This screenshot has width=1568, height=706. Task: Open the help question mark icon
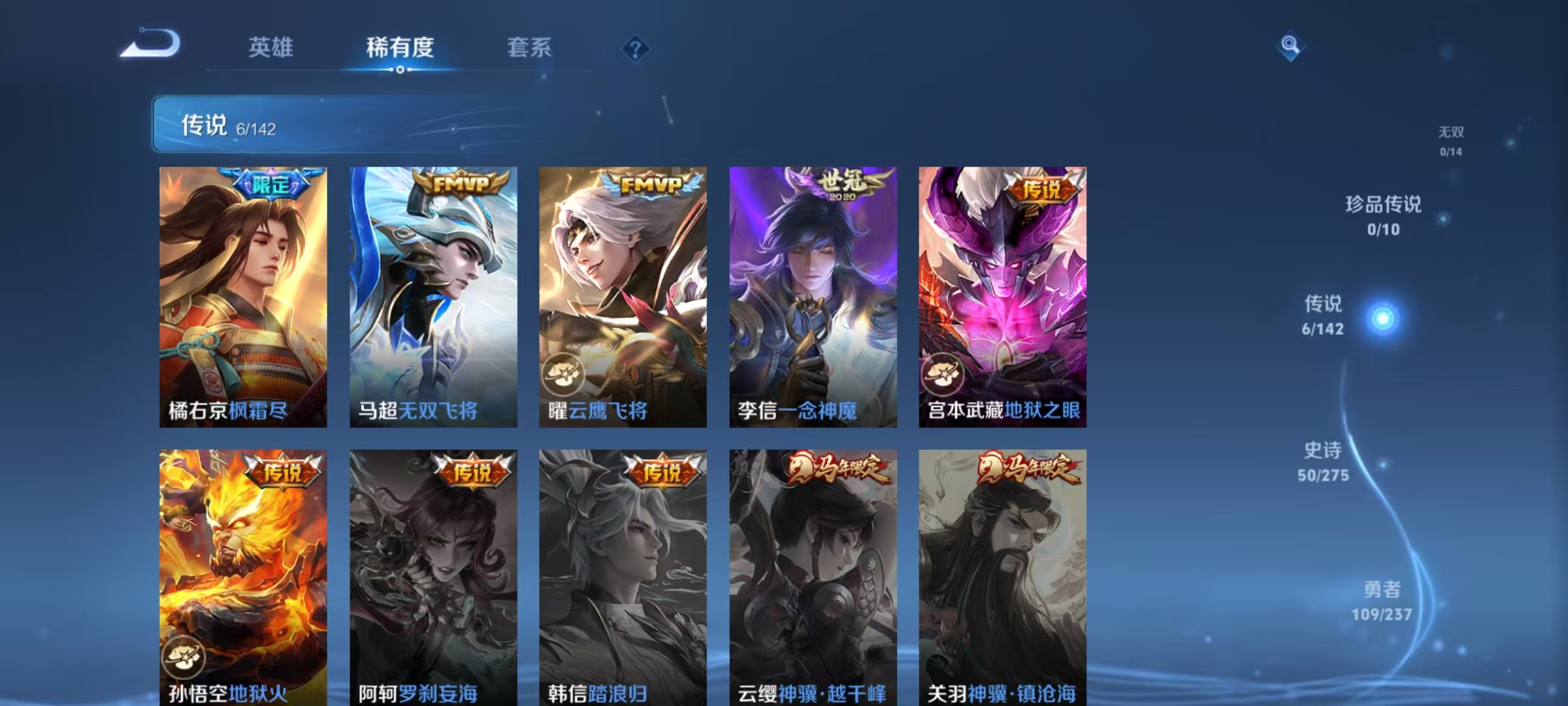point(636,49)
